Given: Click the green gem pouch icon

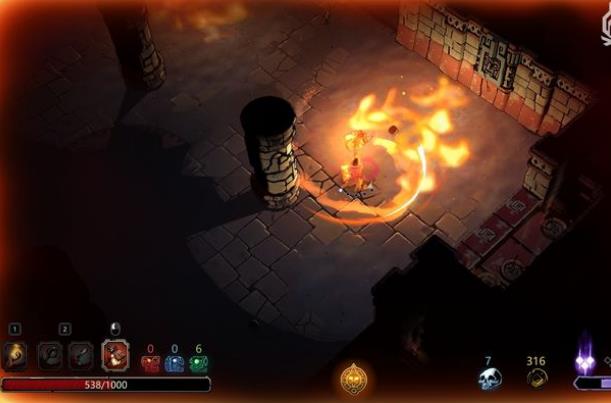Looking at the screenshot, I should (198, 364).
